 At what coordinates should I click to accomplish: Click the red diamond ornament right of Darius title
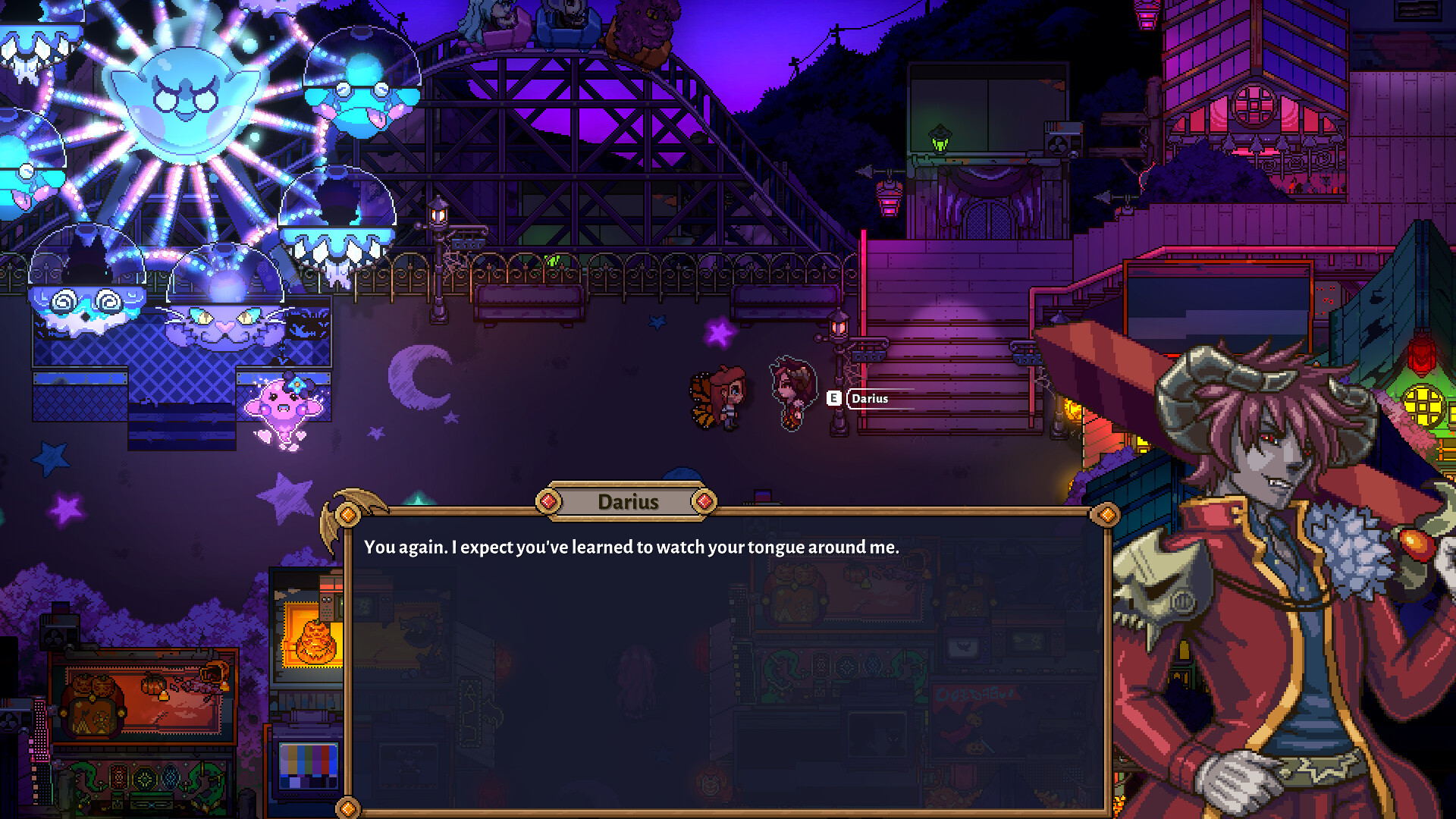coord(706,500)
